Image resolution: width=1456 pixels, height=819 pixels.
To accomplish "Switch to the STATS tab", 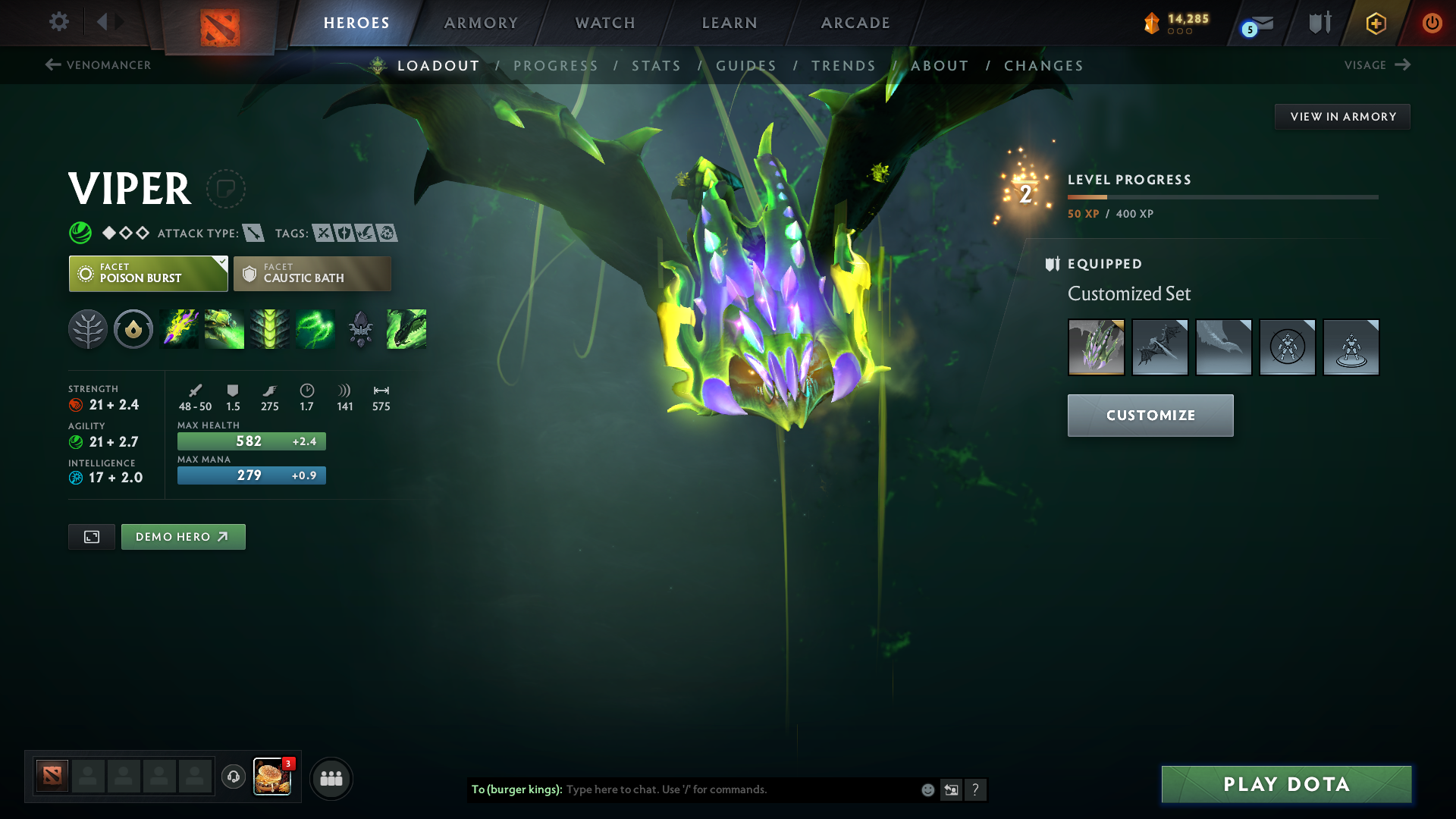I will 657,65.
